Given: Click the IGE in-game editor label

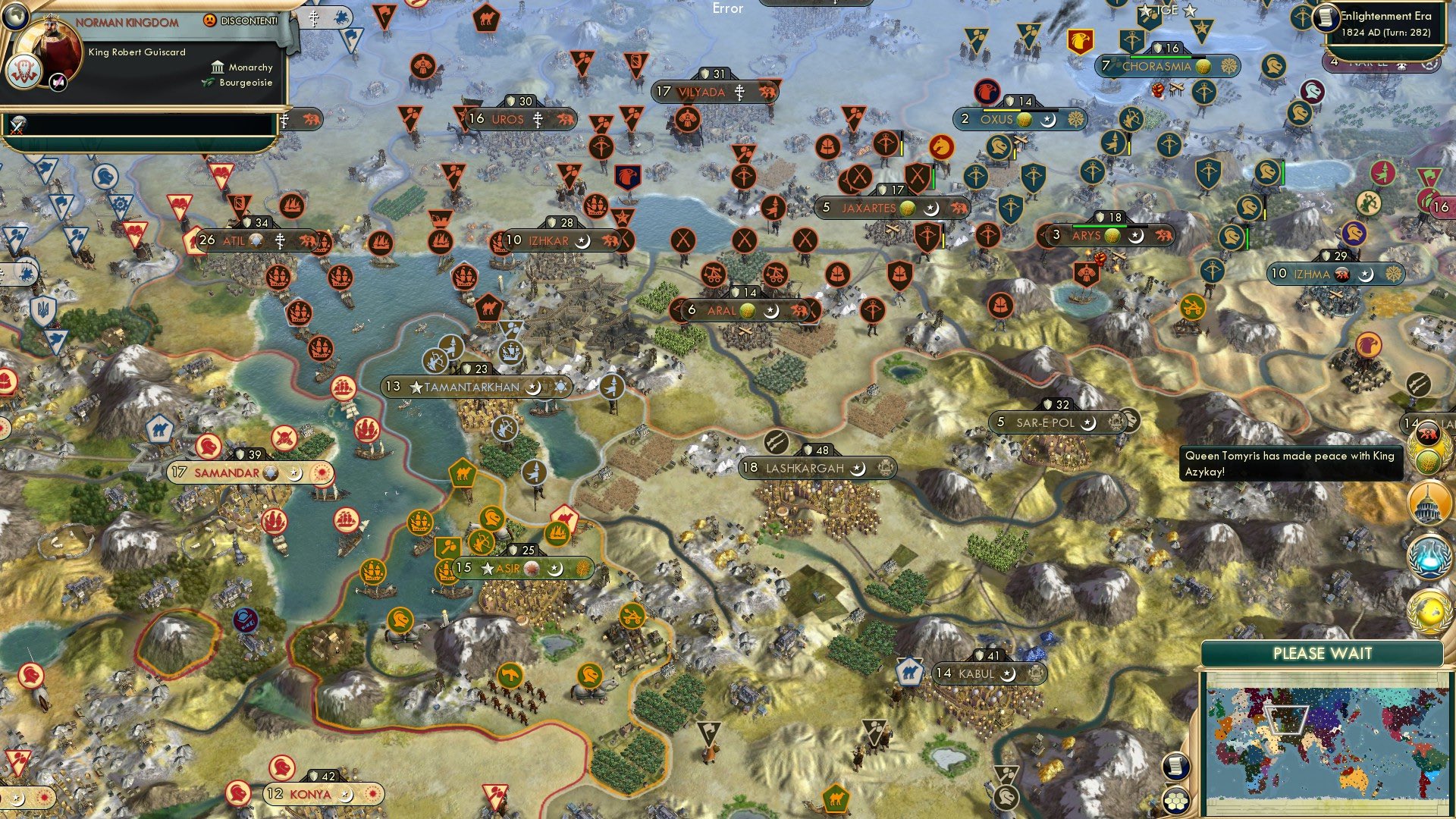Looking at the screenshot, I should [1168, 11].
